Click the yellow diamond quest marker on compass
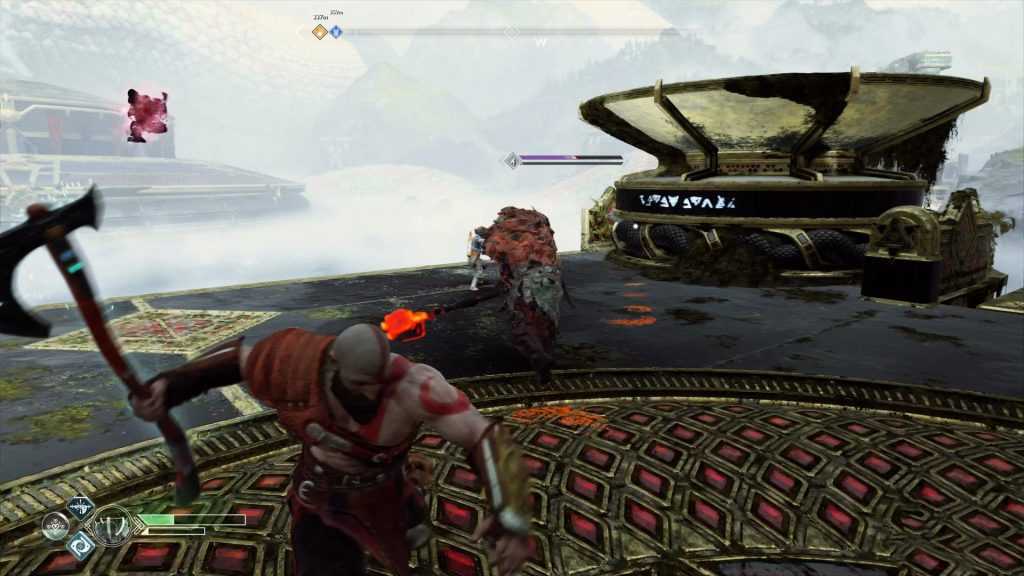The image size is (1024, 576). (x=320, y=32)
